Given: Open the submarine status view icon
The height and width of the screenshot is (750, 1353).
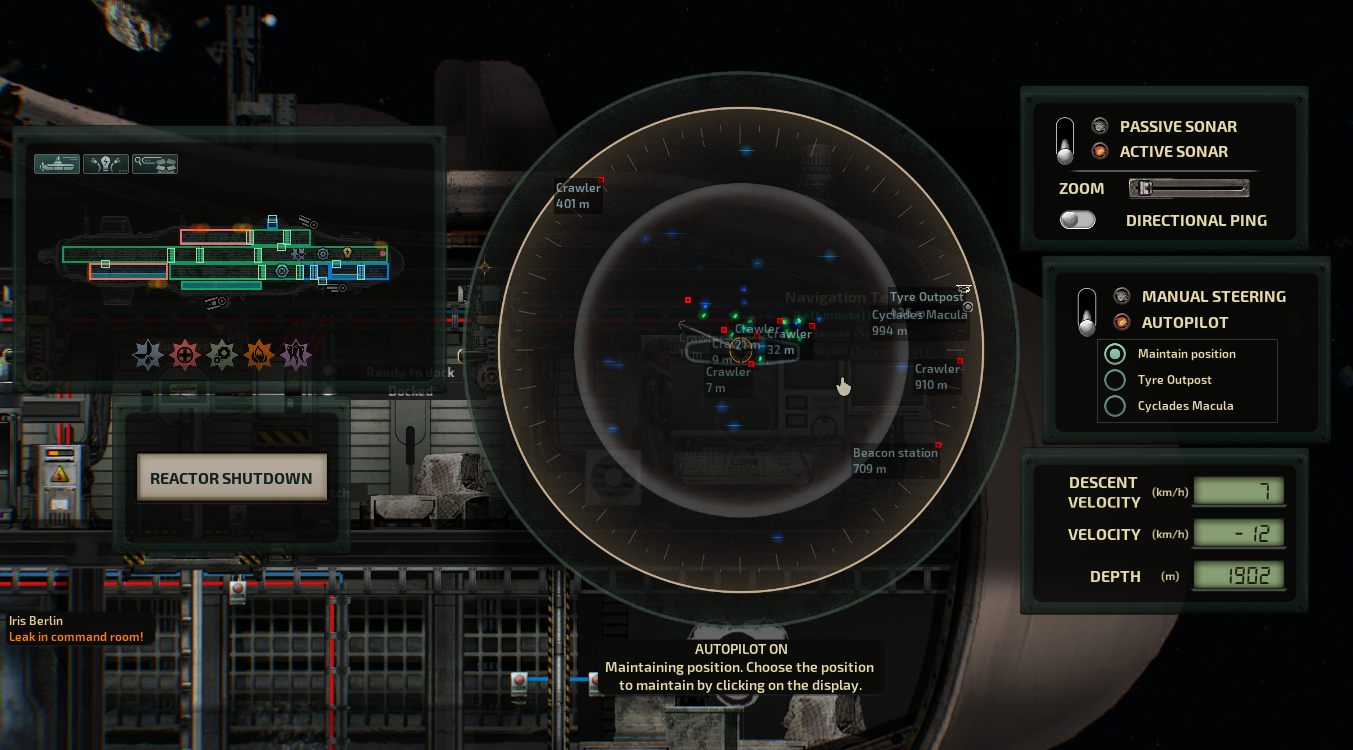Looking at the screenshot, I should [x=56, y=163].
